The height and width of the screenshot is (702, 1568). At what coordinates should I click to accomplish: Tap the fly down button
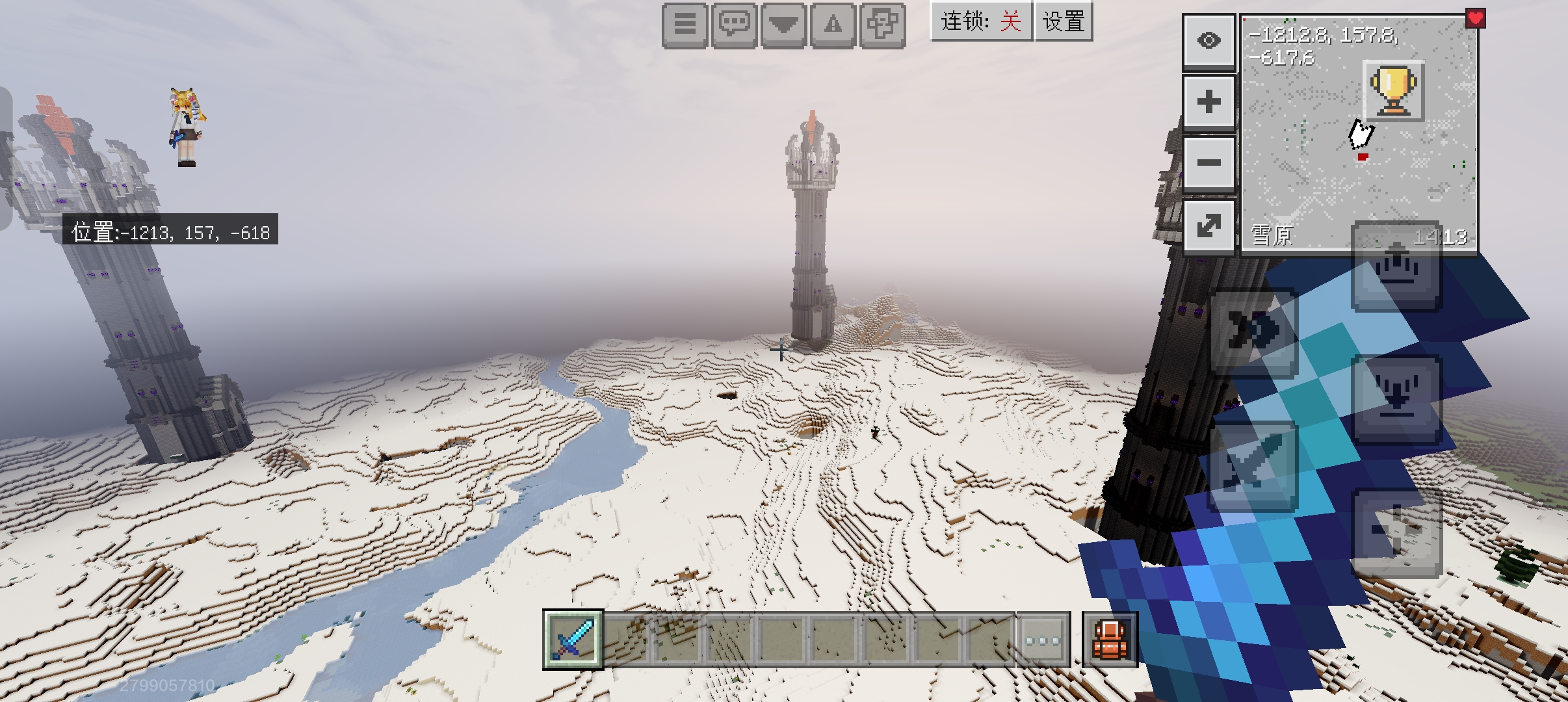(x=1396, y=398)
